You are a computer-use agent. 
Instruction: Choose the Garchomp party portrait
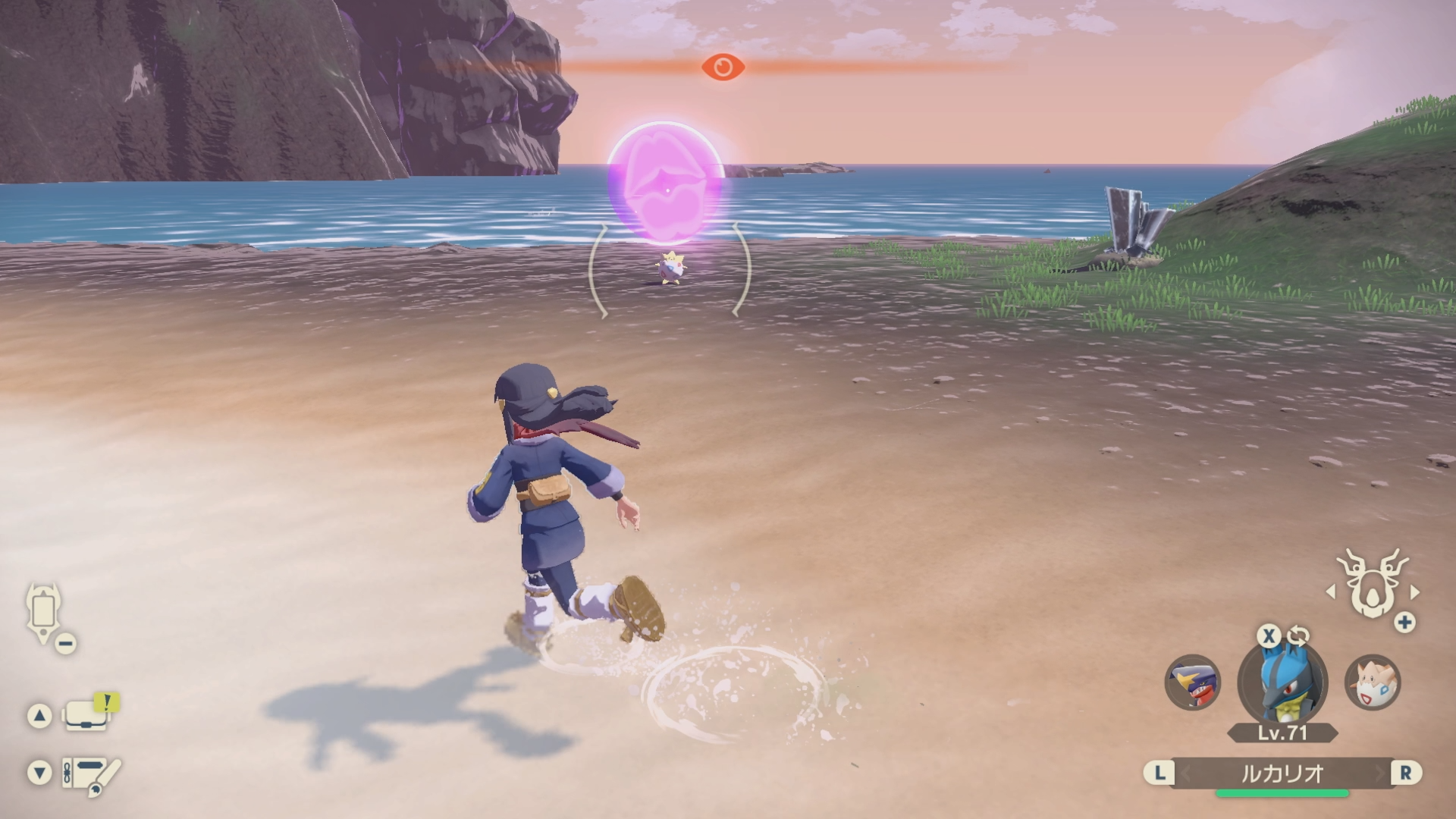click(1193, 682)
